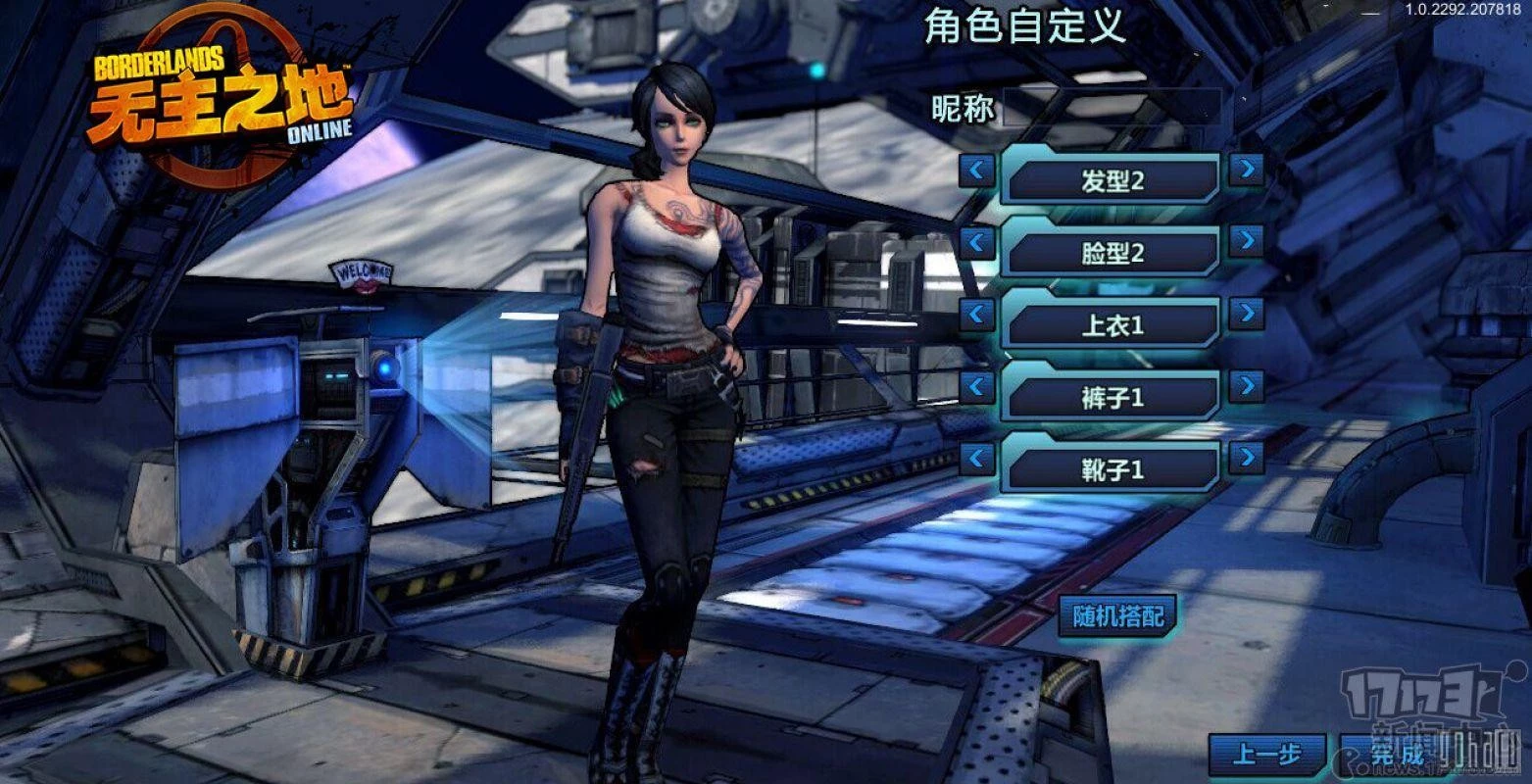
Task: Select previous hairstyle with left arrow beside 发型2
Action: click(976, 171)
